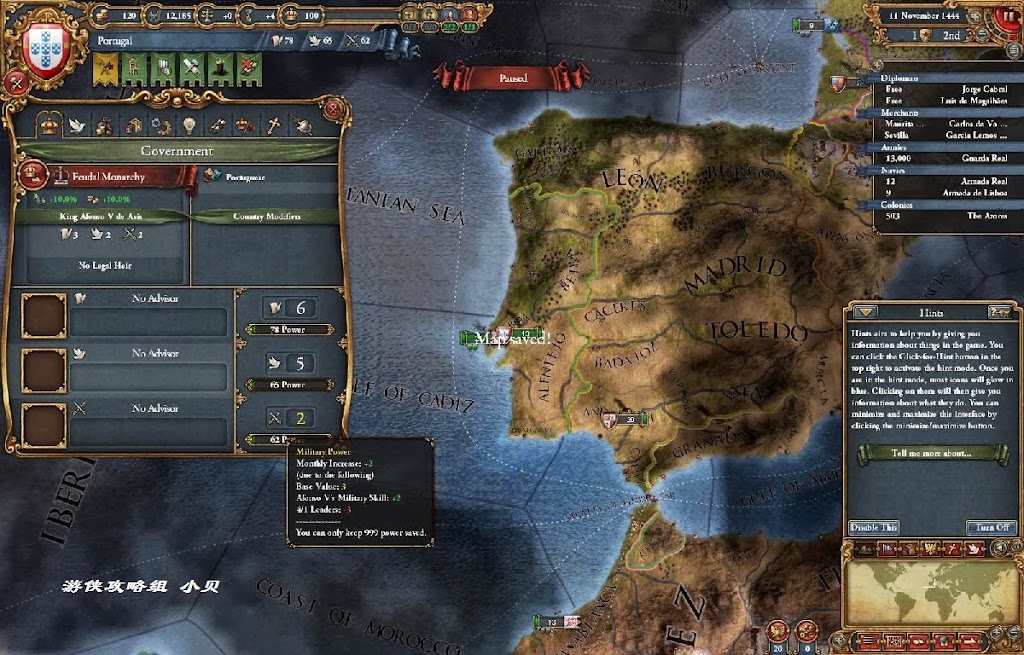Click the Feudal Monarchy government banner

pyautogui.click(x=106, y=176)
